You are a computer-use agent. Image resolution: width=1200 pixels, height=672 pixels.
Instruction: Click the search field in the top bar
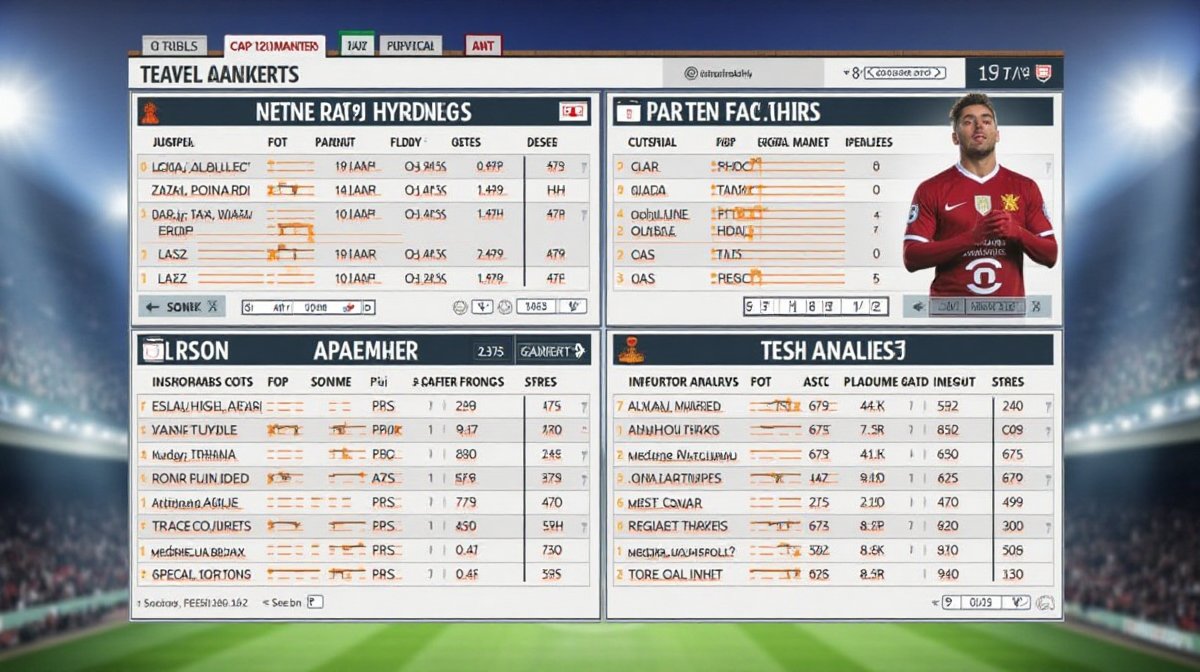(x=745, y=73)
